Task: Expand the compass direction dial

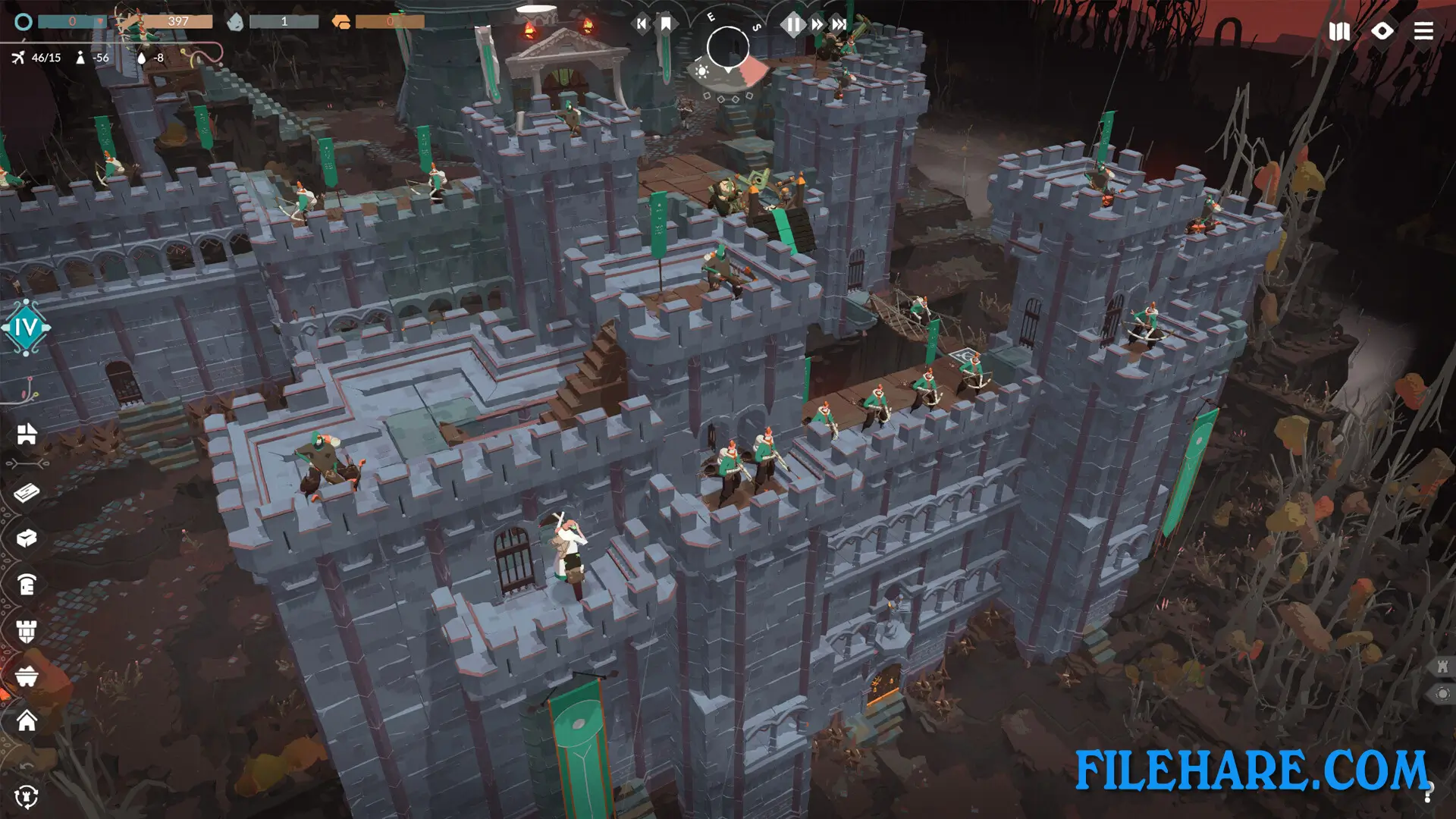Action: (728, 48)
